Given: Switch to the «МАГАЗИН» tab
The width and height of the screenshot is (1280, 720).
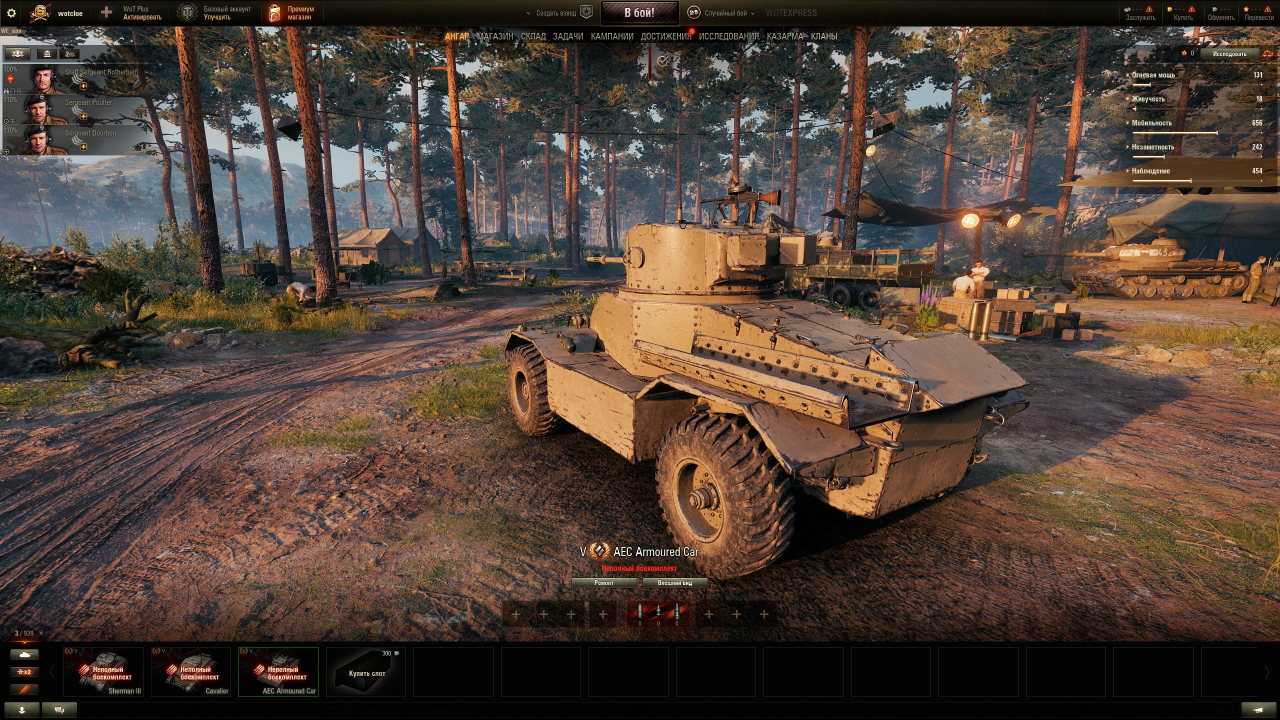Looking at the screenshot, I should click(x=495, y=37).
